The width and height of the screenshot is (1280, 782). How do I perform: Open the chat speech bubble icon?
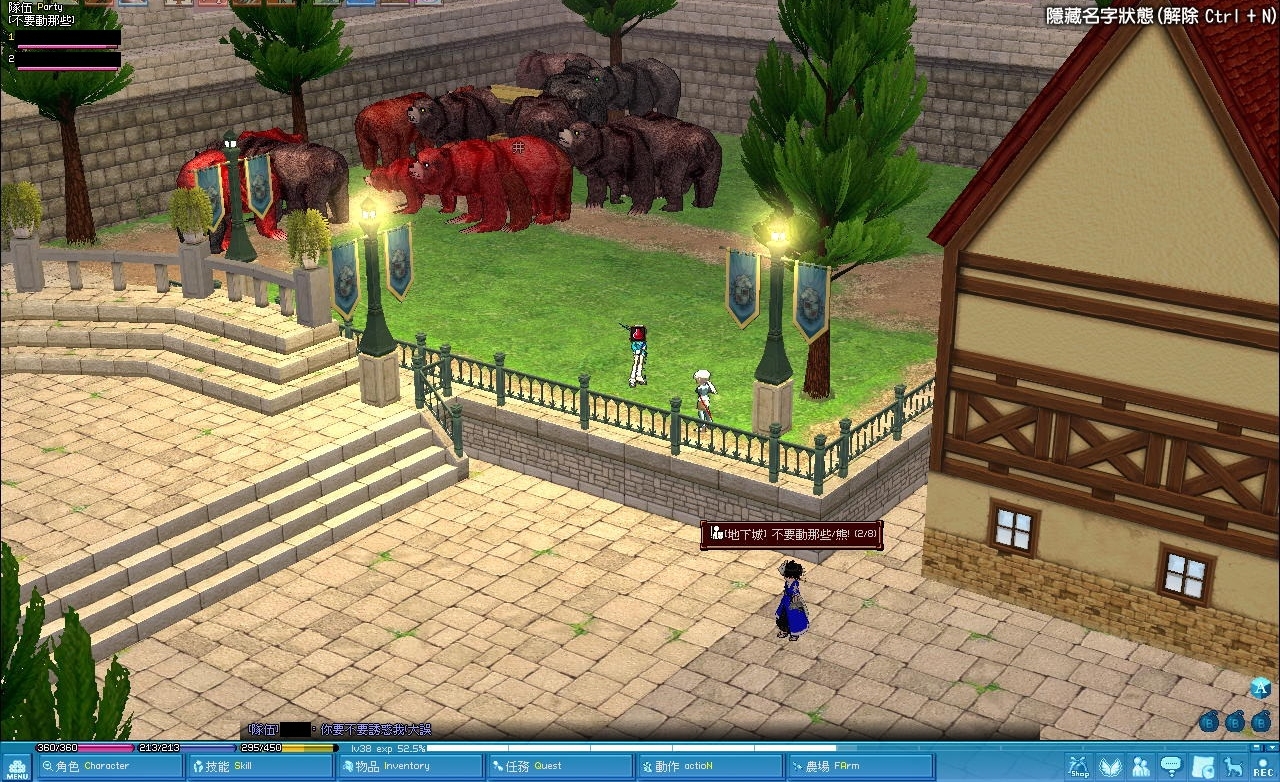pos(1171,767)
